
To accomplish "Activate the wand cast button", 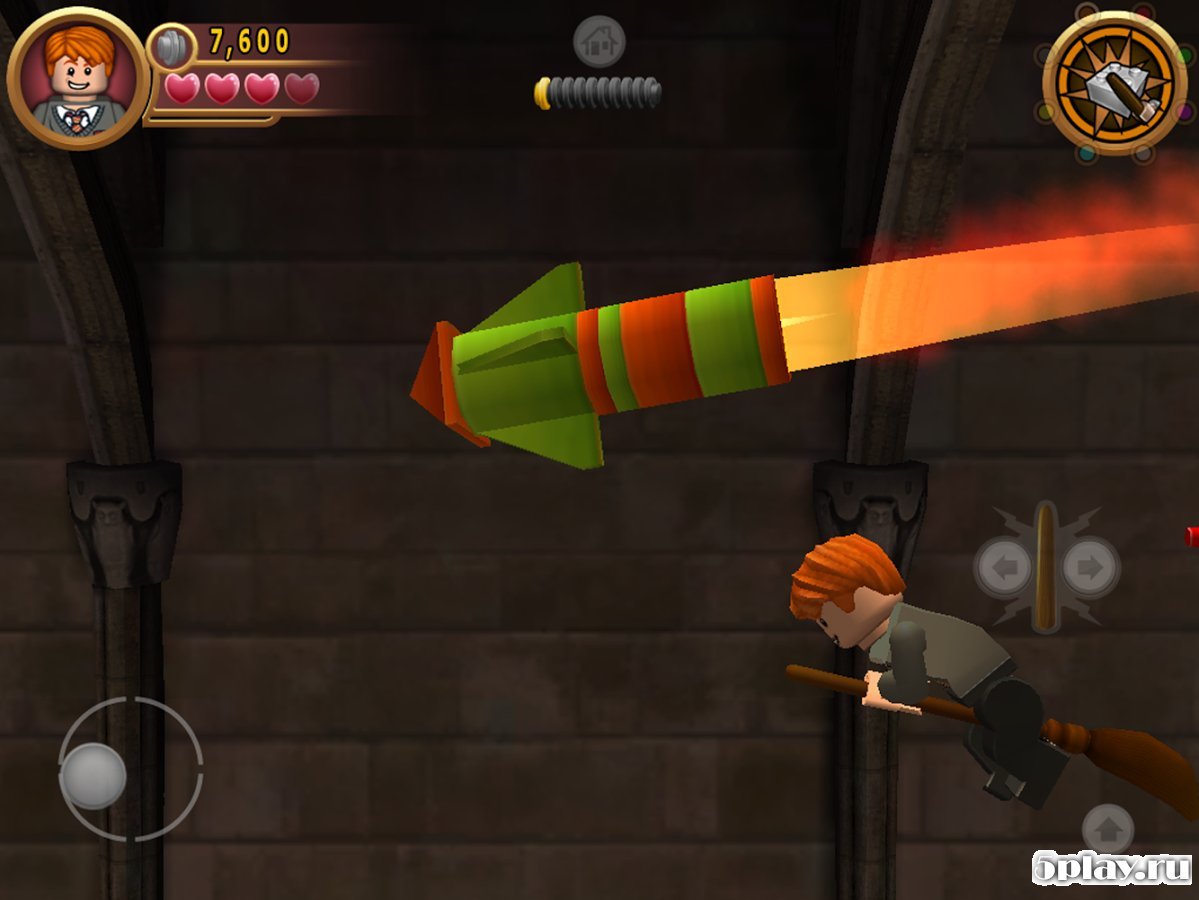I will click(1046, 567).
